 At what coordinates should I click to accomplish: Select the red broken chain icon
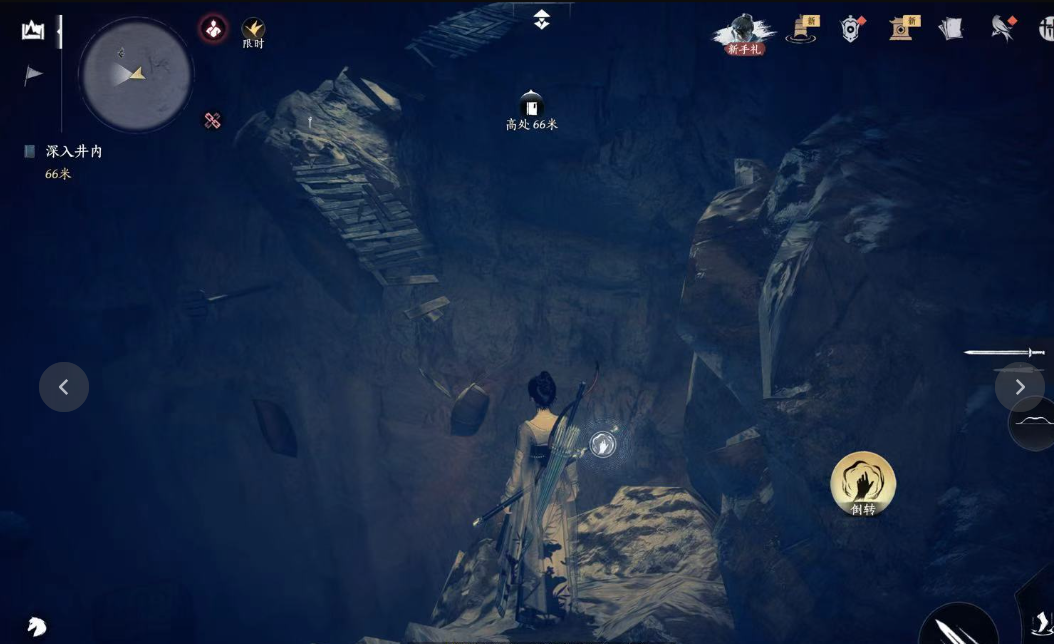212,121
